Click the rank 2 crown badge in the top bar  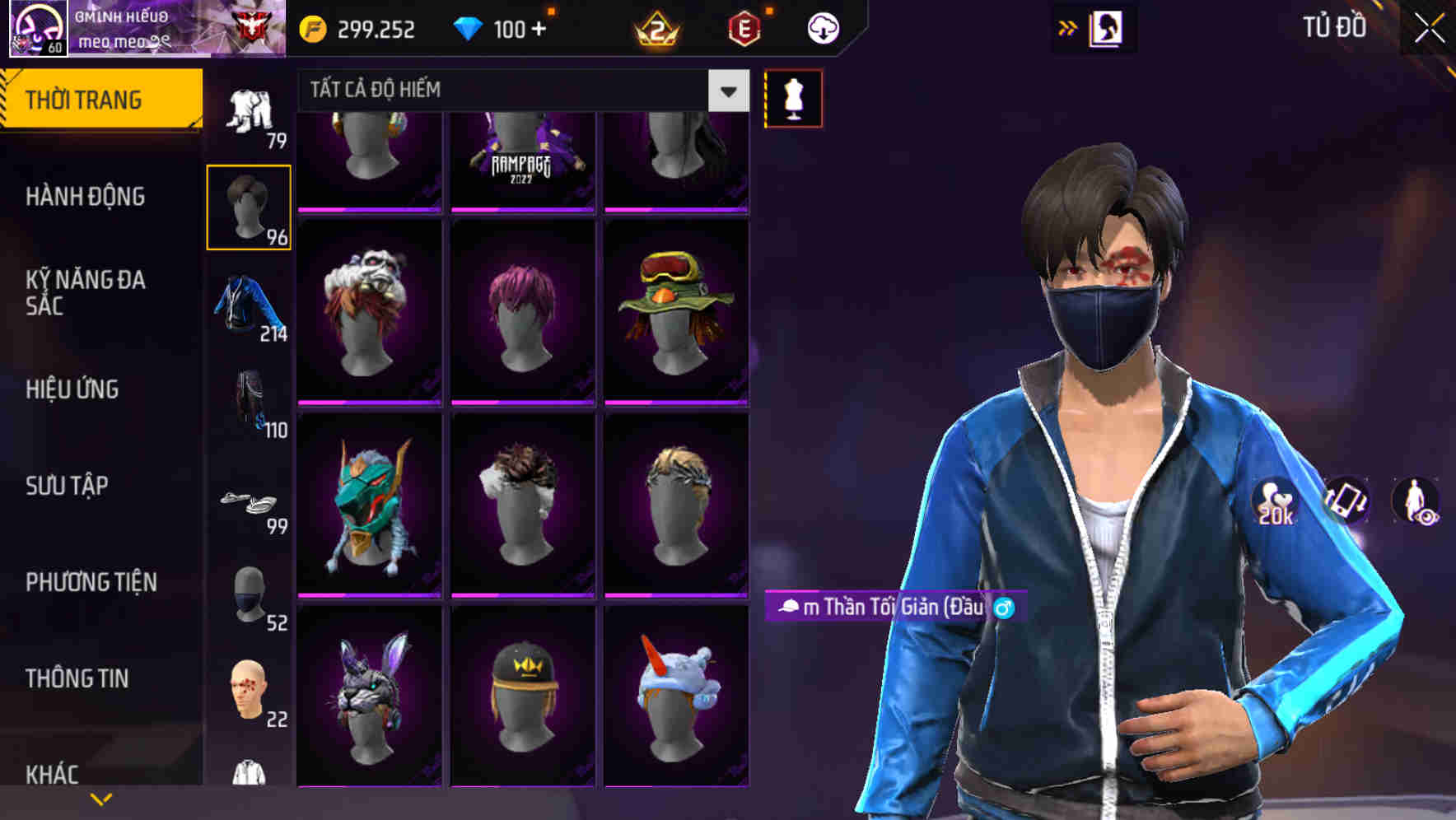(x=657, y=27)
